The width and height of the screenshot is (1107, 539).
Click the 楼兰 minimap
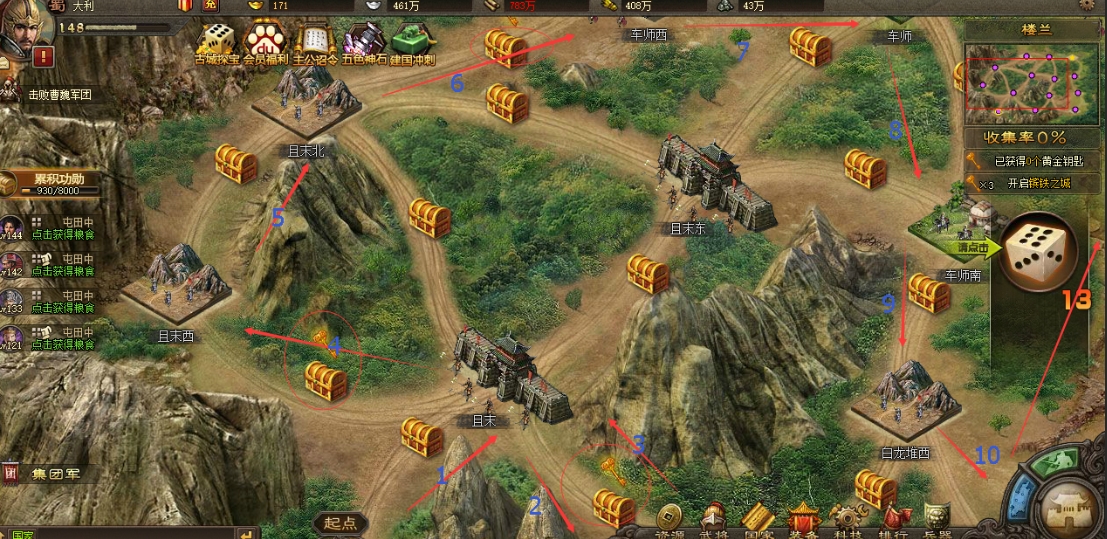coord(1022,83)
